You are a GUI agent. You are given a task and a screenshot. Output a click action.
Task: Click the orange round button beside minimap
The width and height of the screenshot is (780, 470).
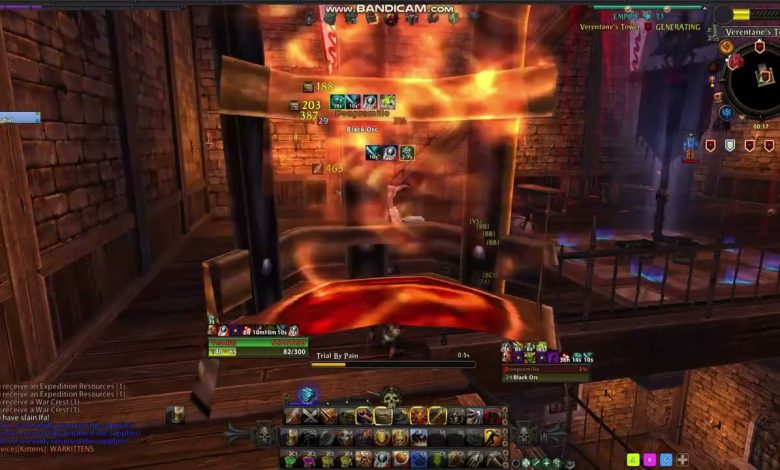727,48
